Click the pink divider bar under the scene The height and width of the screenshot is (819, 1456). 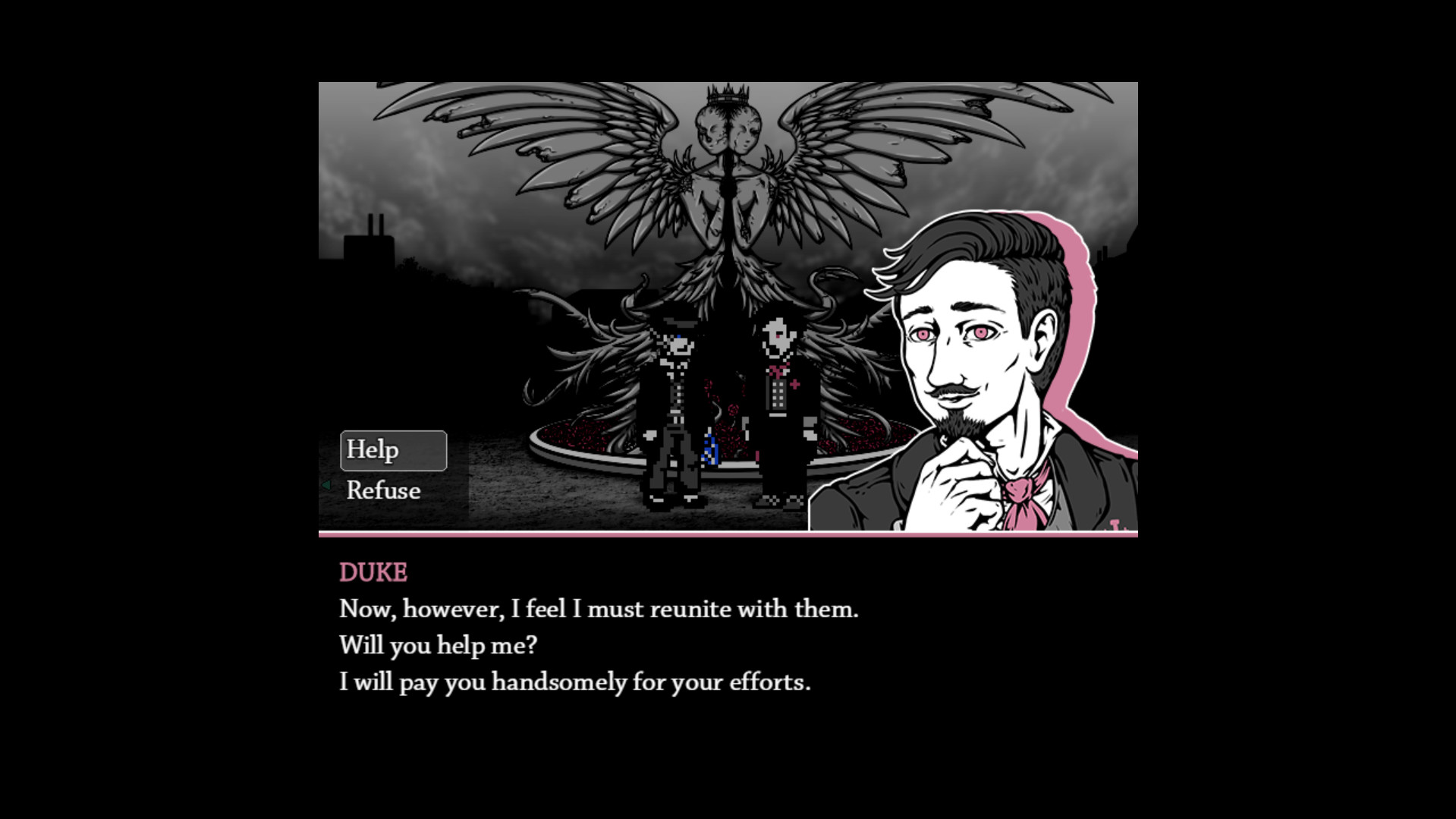pos(728,537)
